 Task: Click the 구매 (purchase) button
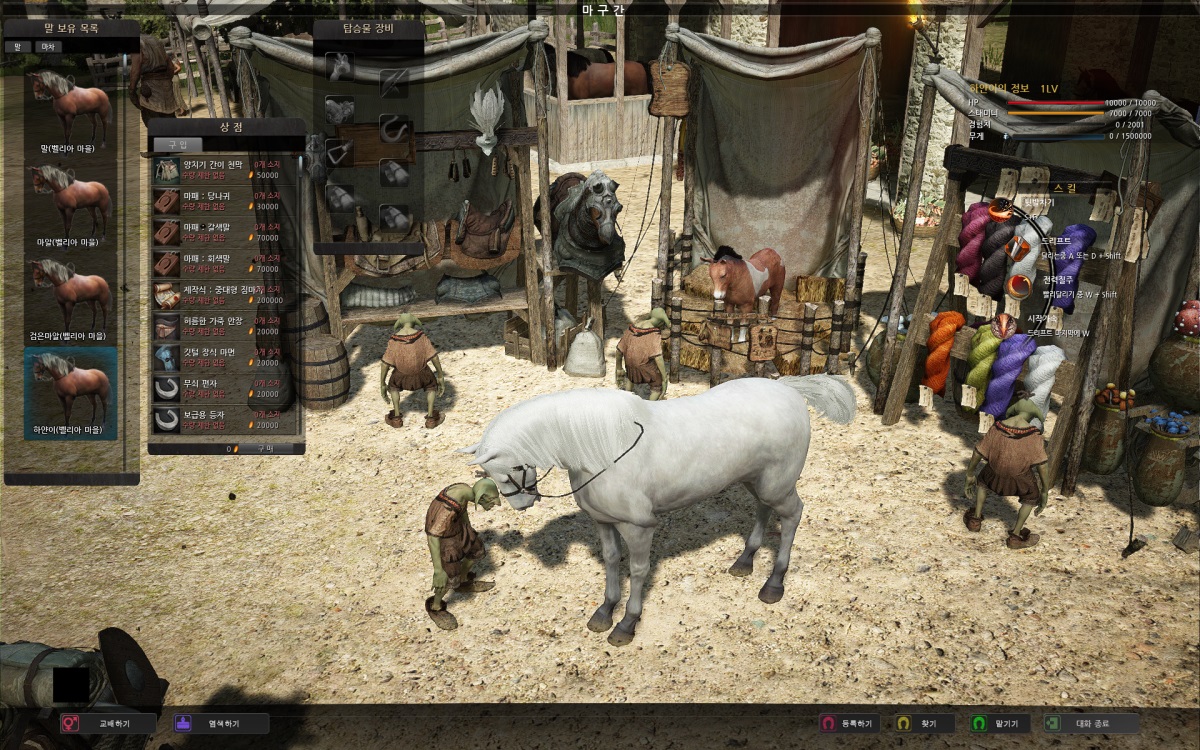pyautogui.click(x=266, y=449)
